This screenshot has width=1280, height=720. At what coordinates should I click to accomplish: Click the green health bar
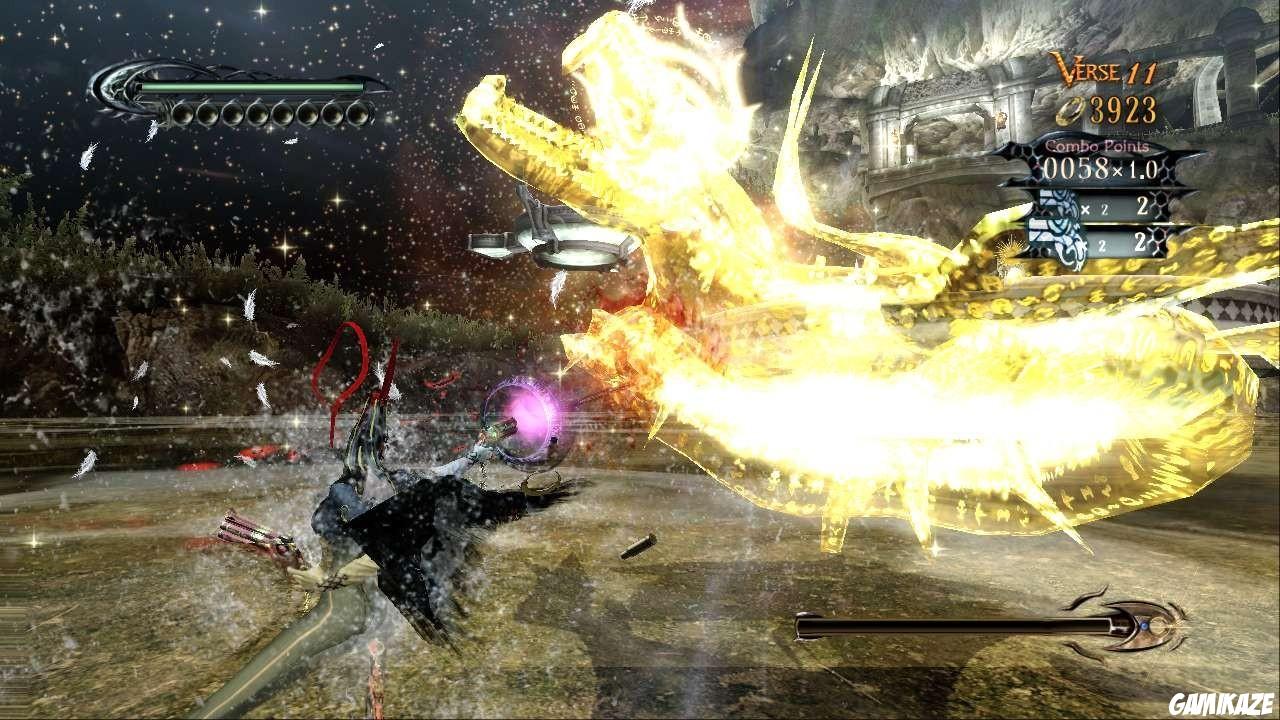(x=250, y=88)
